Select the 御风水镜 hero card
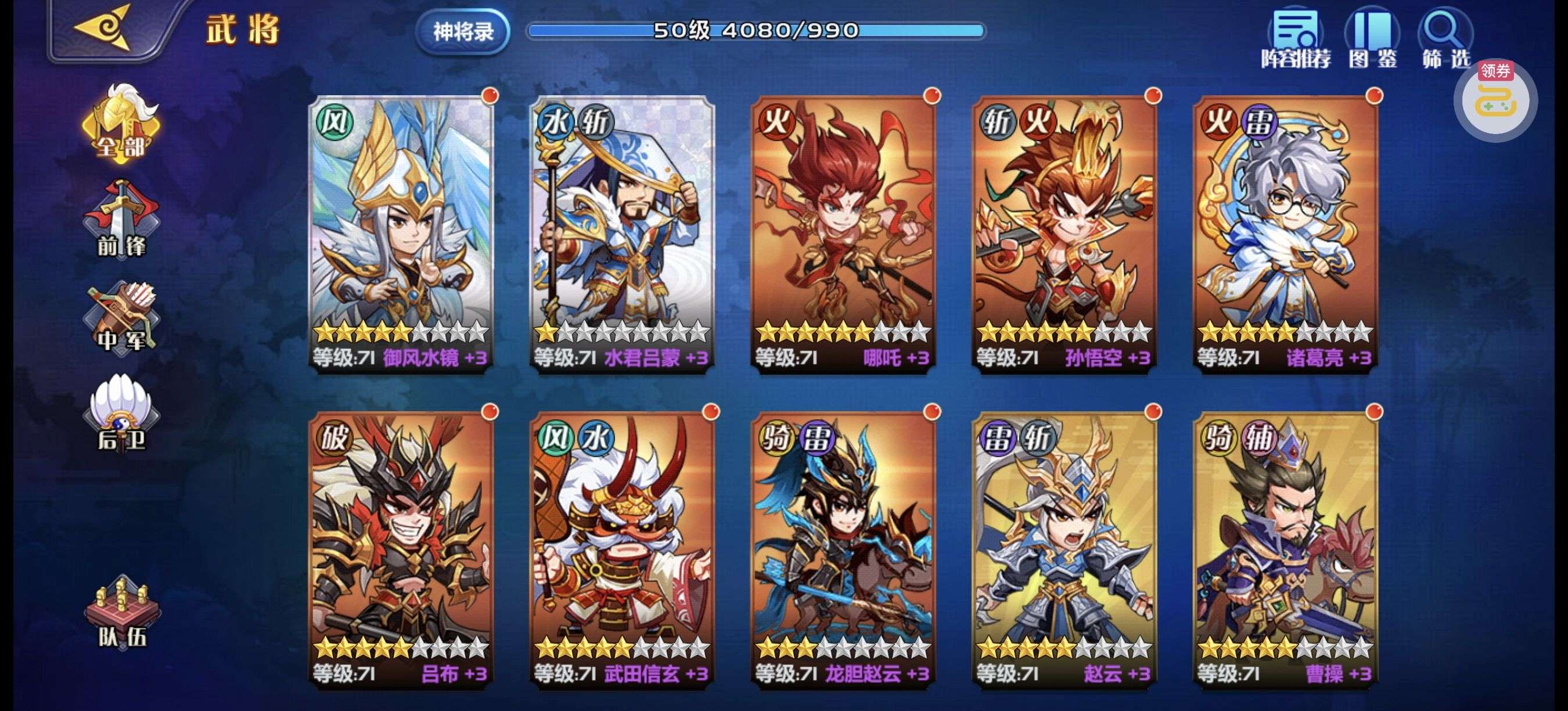Viewport: 1568px width, 711px height. coord(402,231)
